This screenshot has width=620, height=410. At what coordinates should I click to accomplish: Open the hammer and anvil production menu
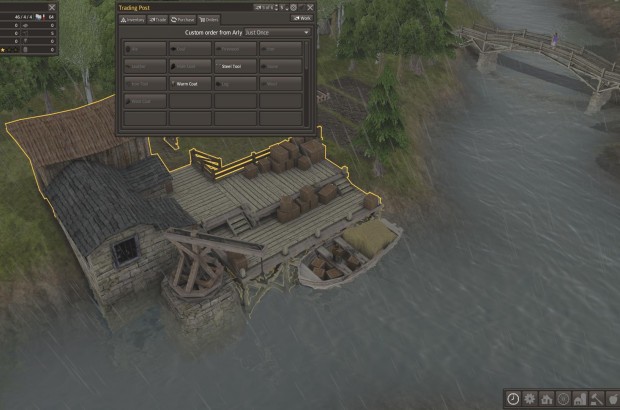tap(597, 398)
